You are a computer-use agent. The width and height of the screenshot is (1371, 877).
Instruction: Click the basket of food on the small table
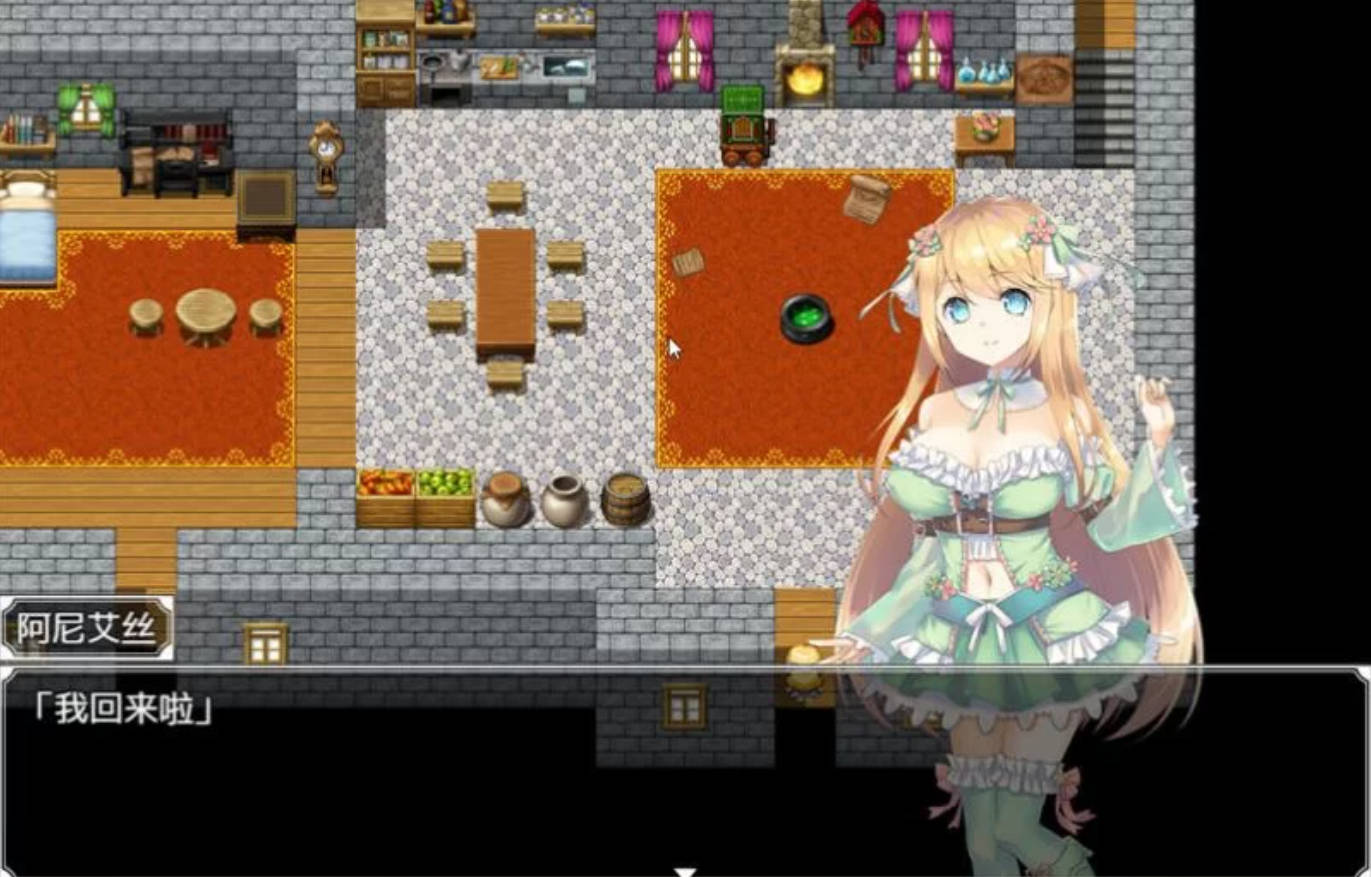pyautogui.click(x=983, y=125)
